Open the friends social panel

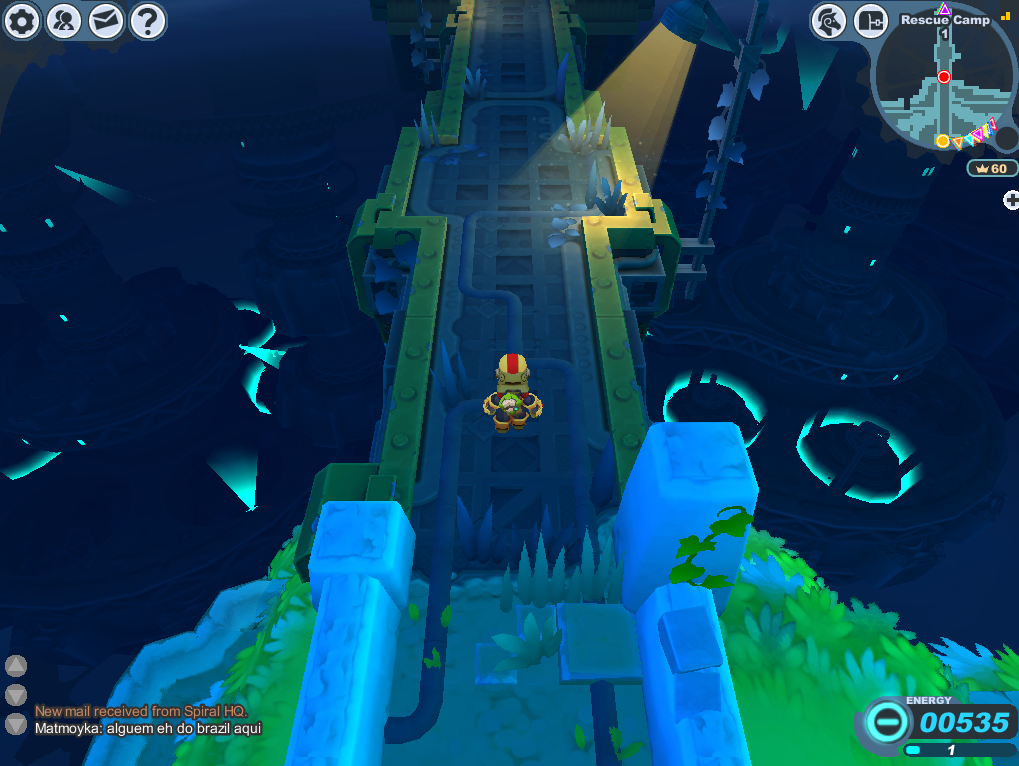click(63, 21)
